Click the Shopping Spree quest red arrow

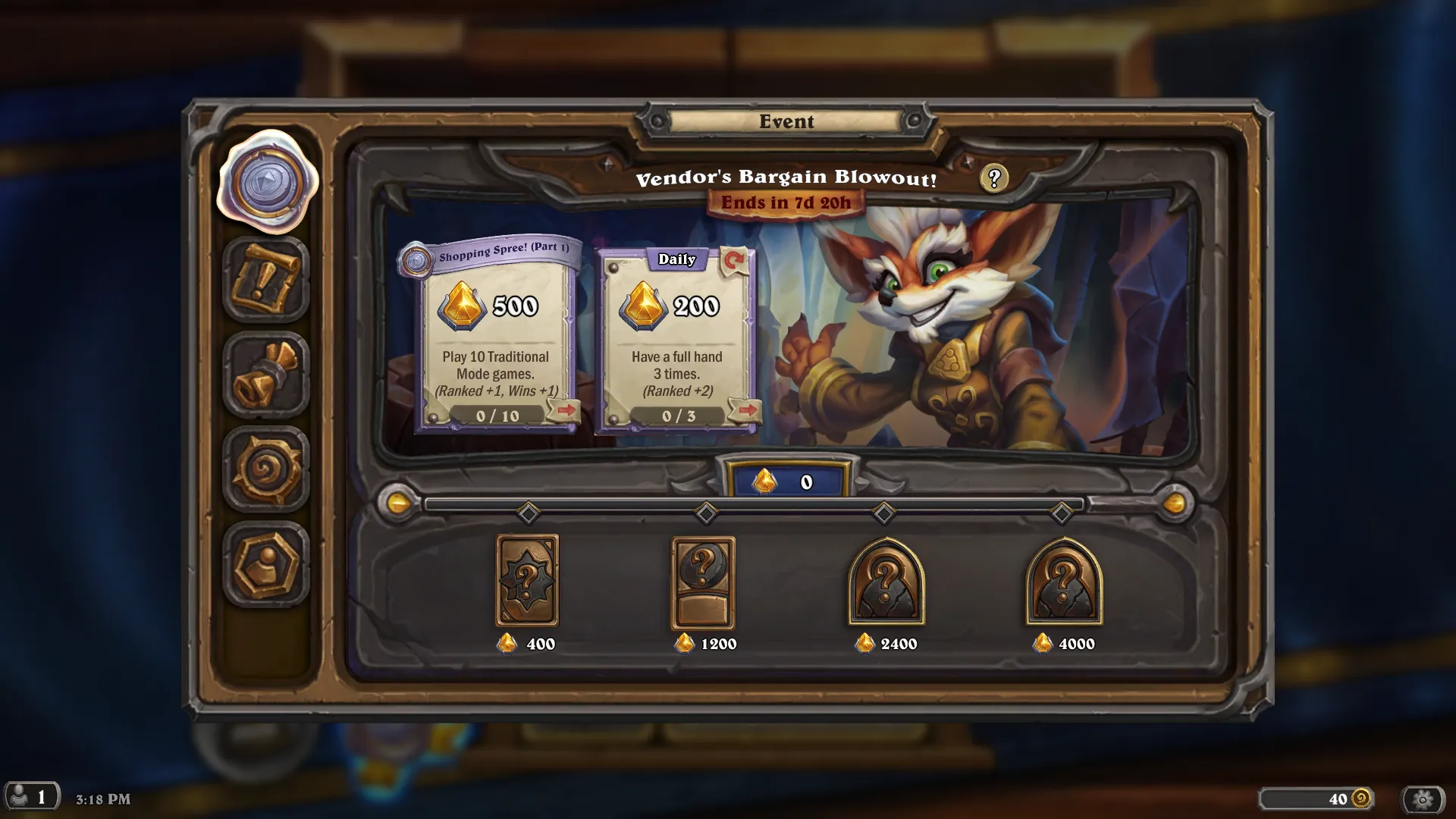coord(566,410)
